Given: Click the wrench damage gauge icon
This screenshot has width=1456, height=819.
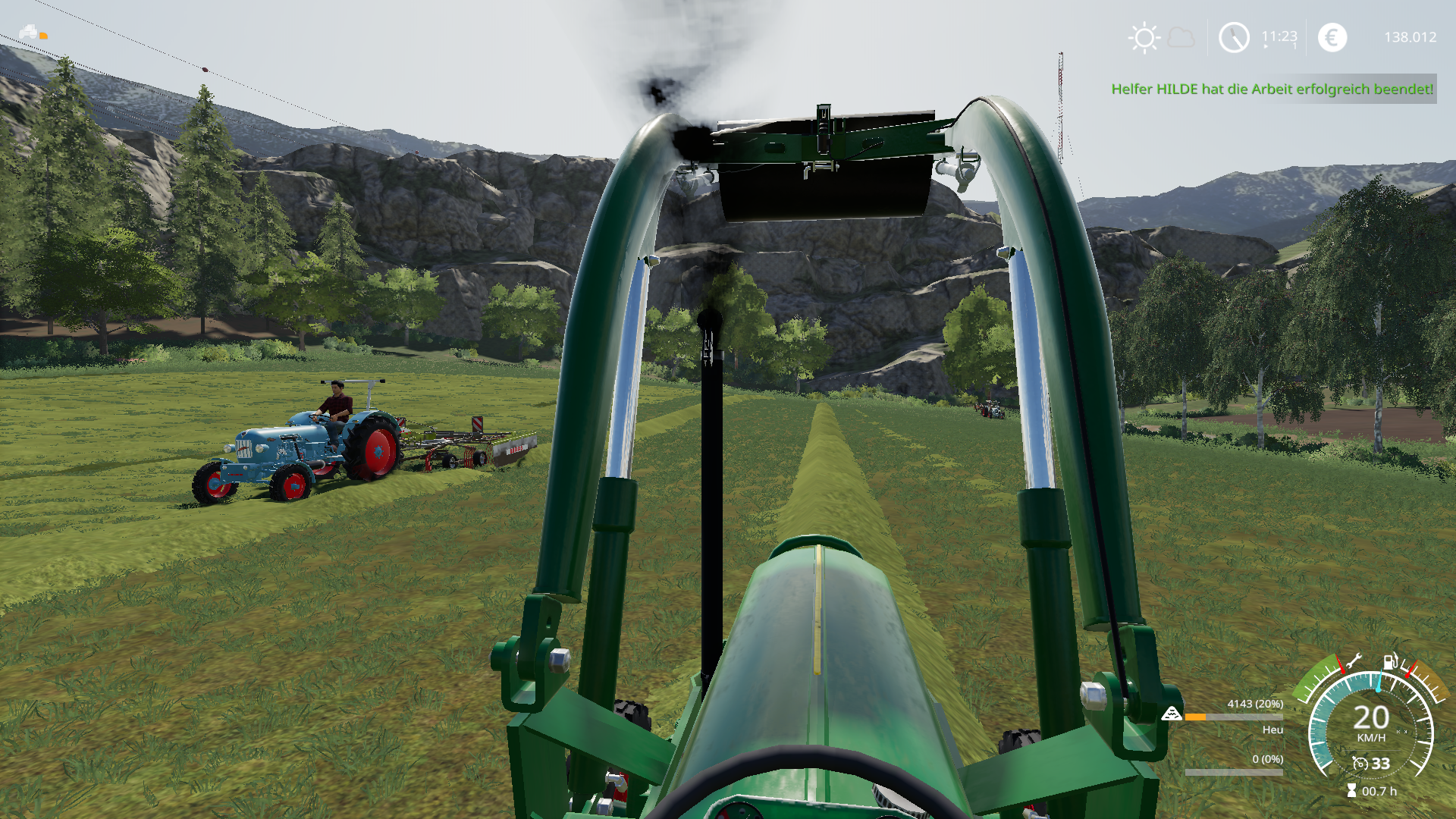Looking at the screenshot, I should pos(1353,661).
